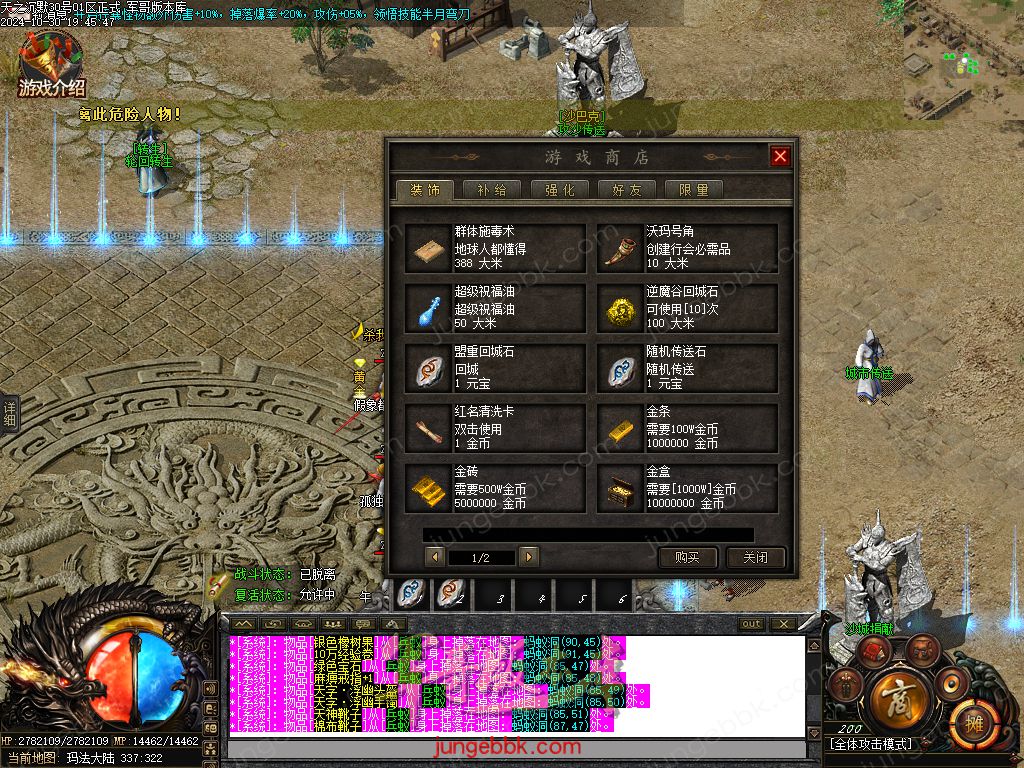Click the 购买 buy button
The image size is (1024, 768).
click(x=687, y=558)
